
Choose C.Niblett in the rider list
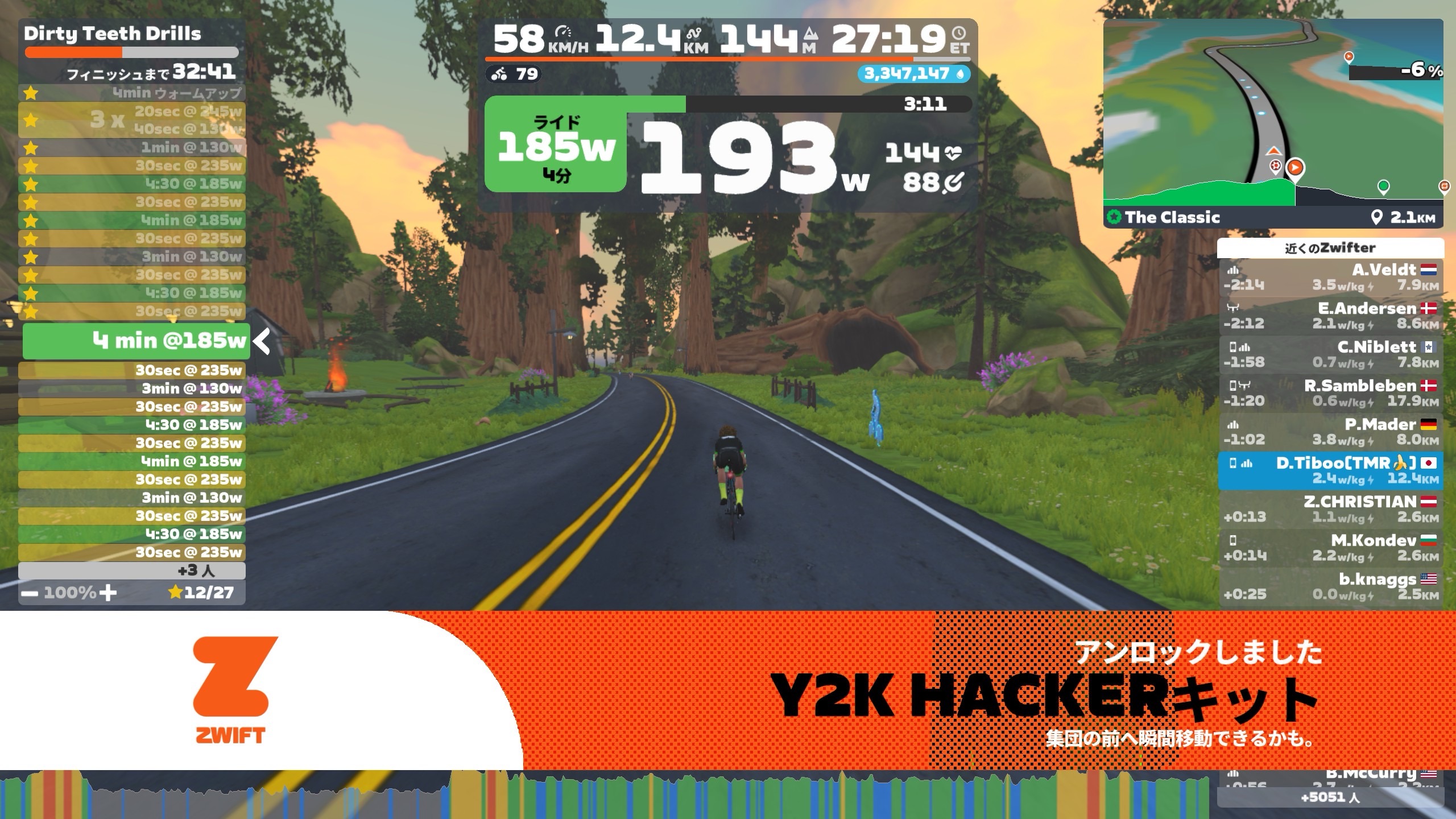(x=1330, y=355)
